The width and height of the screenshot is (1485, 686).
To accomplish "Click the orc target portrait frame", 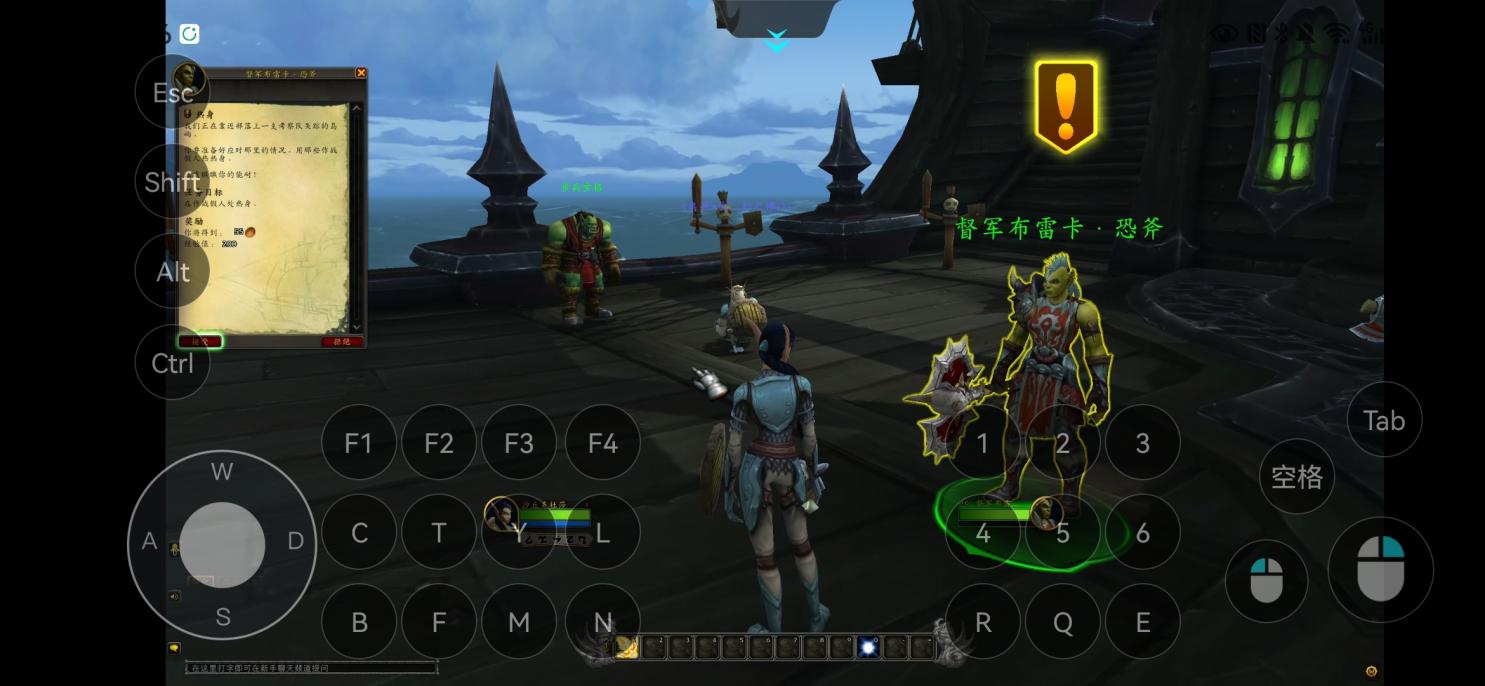I will coord(1046,513).
